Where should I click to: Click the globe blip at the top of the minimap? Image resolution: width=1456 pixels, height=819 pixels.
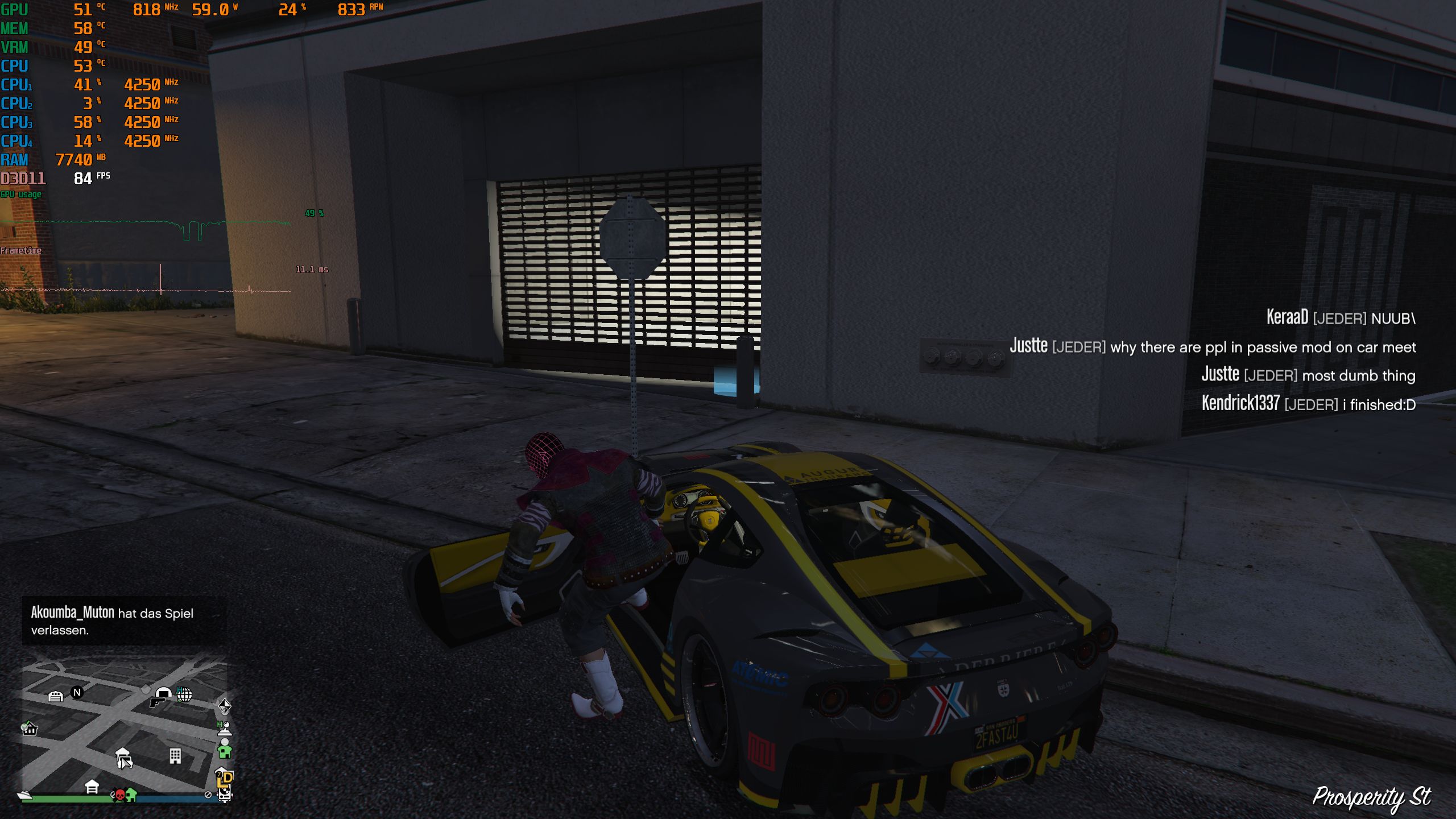pyautogui.click(x=184, y=695)
